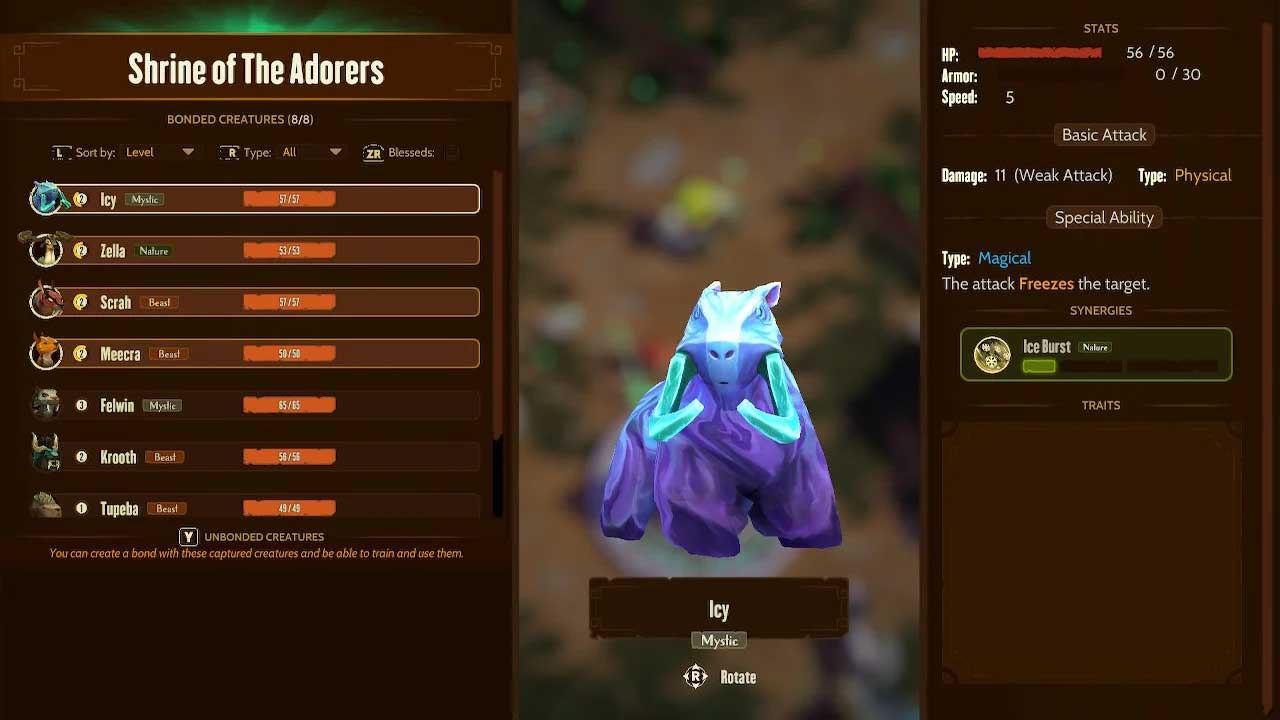
Task: Pick the Meecra creature row
Action: 255,354
